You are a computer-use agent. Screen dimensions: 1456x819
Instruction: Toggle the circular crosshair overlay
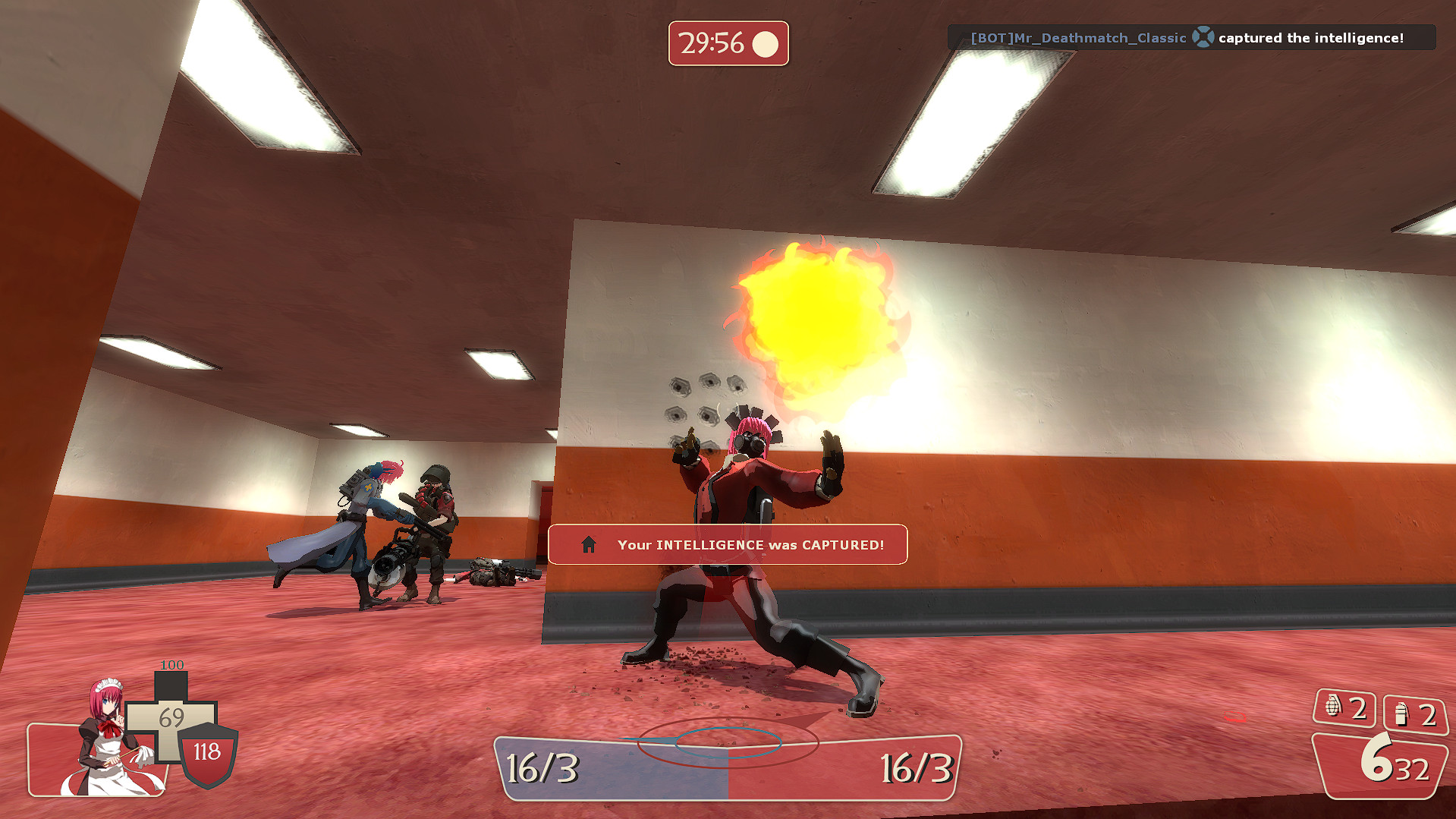click(728, 742)
